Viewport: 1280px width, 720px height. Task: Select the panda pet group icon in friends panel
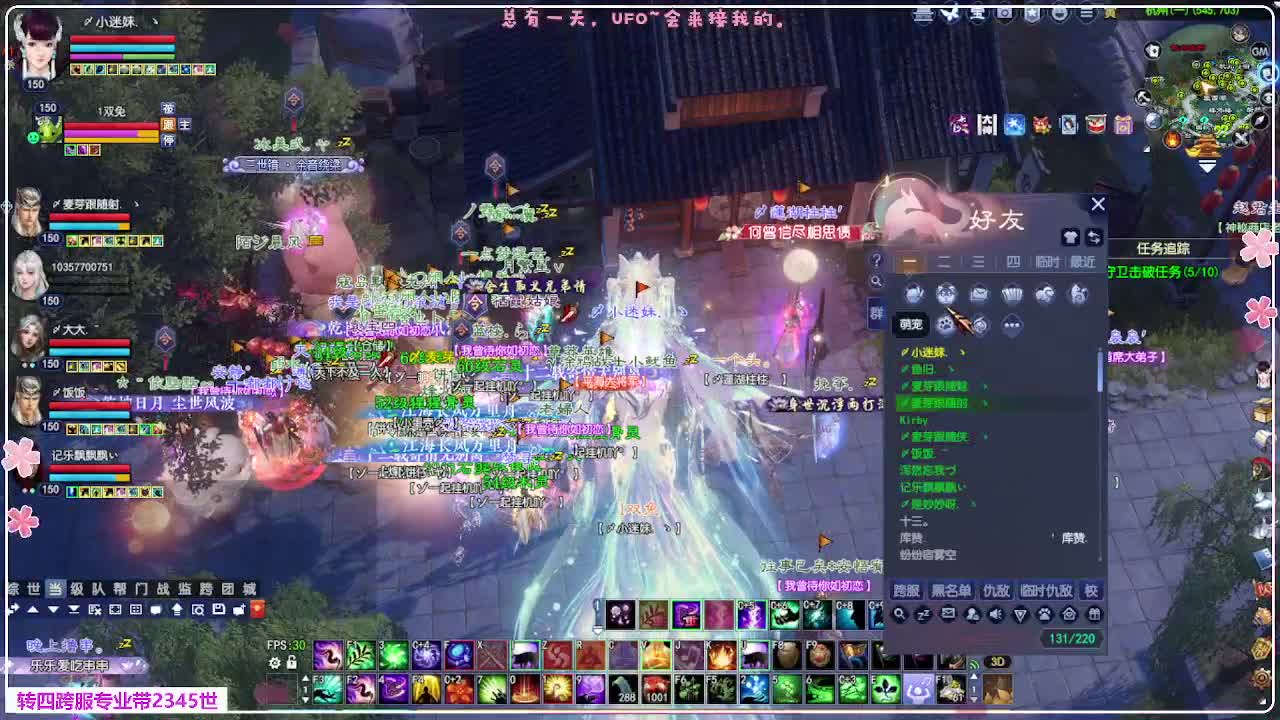pos(947,291)
